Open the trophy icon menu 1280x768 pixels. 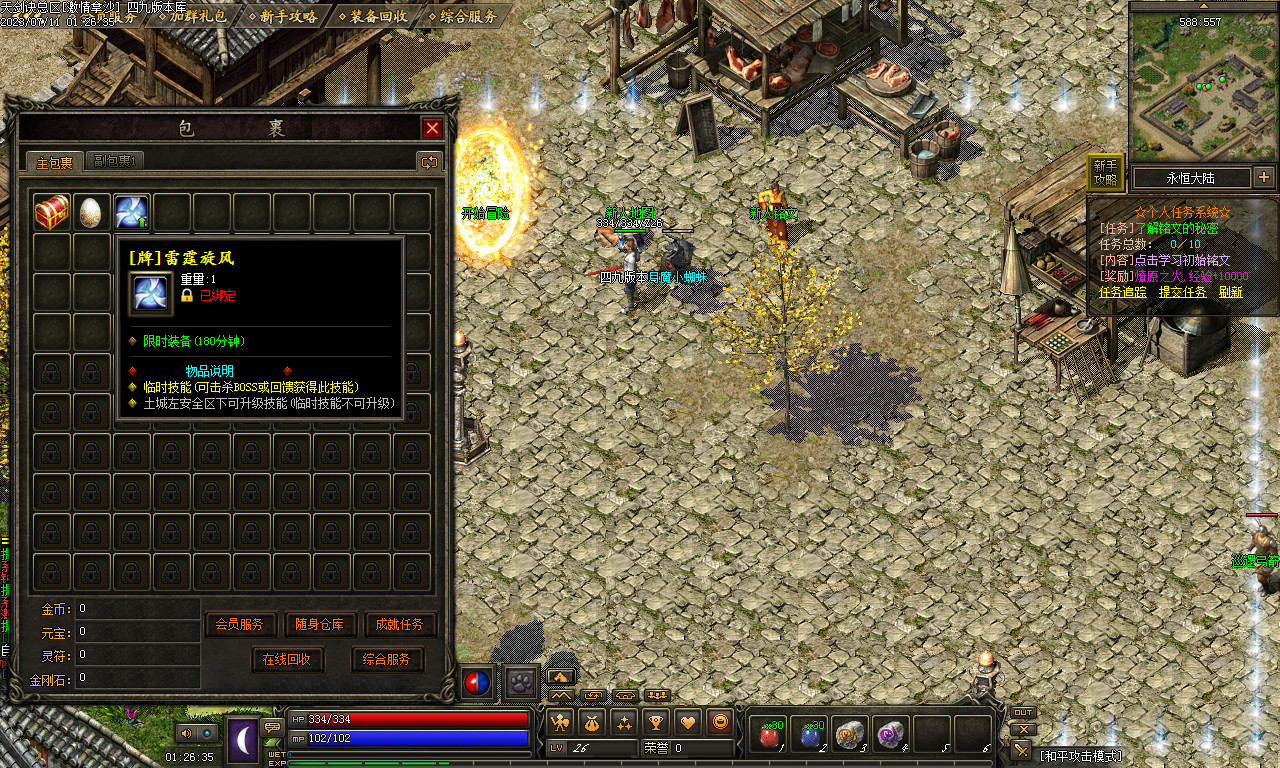(x=656, y=721)
